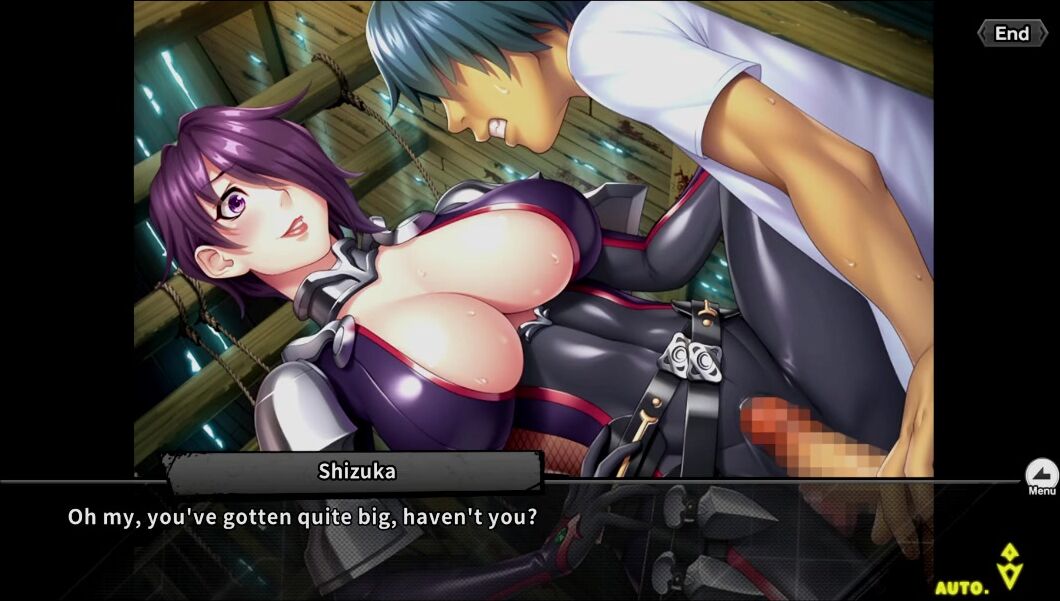
Task: Toggle the AUTO text advance mode
Action: [962, 587]
